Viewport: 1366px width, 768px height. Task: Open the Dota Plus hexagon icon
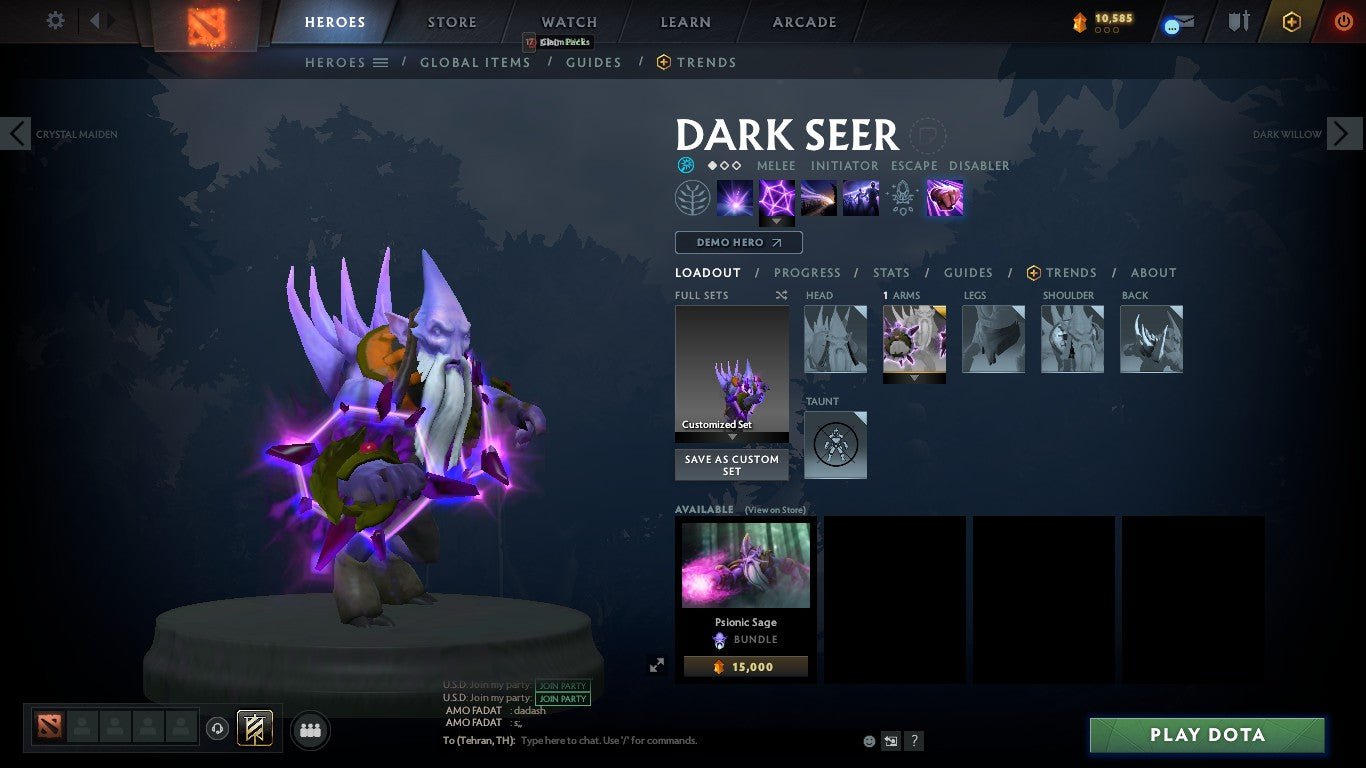1290,21
